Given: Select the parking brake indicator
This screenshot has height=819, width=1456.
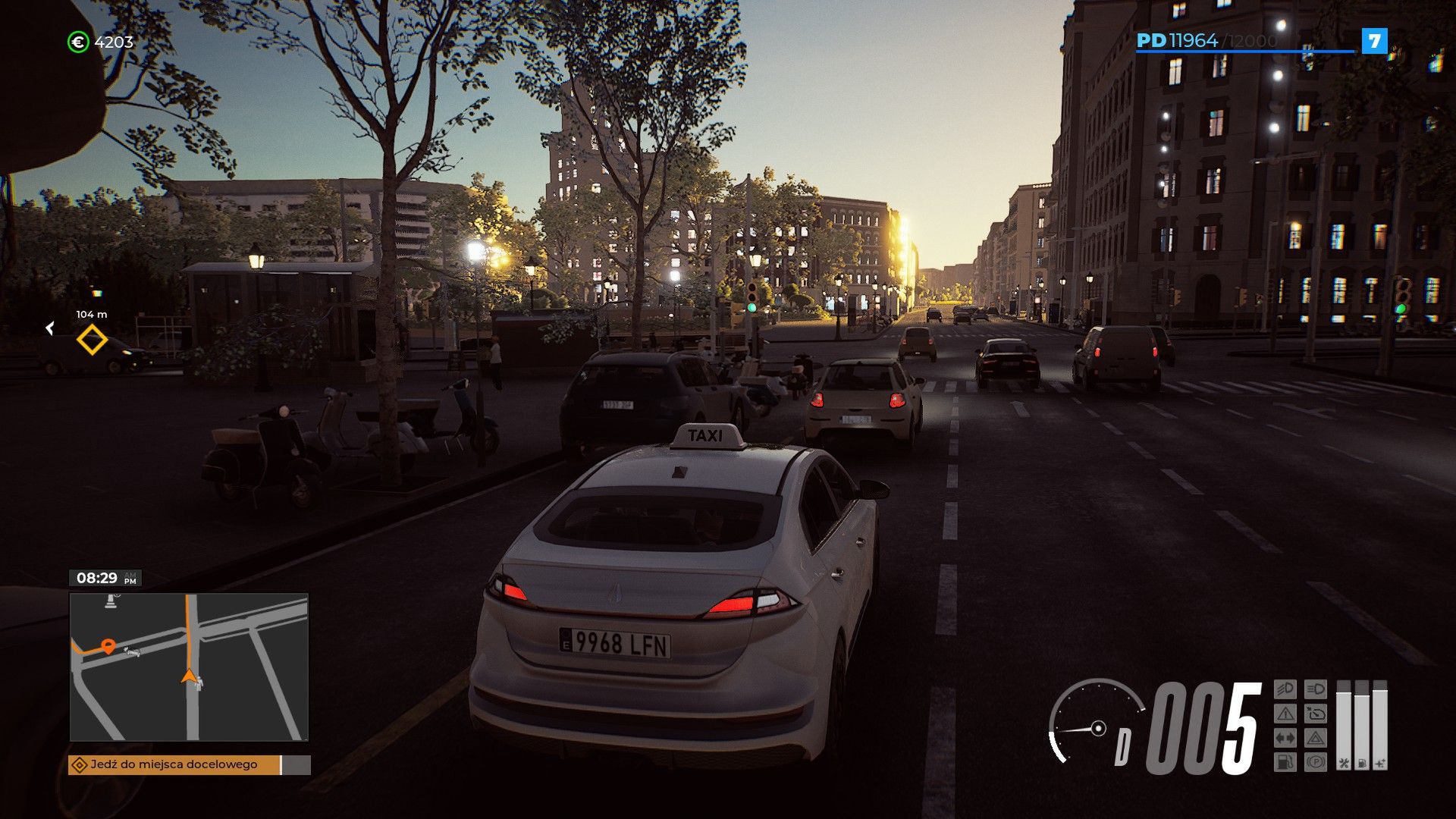Looking at the screenshot, I should pos(1316,761).
